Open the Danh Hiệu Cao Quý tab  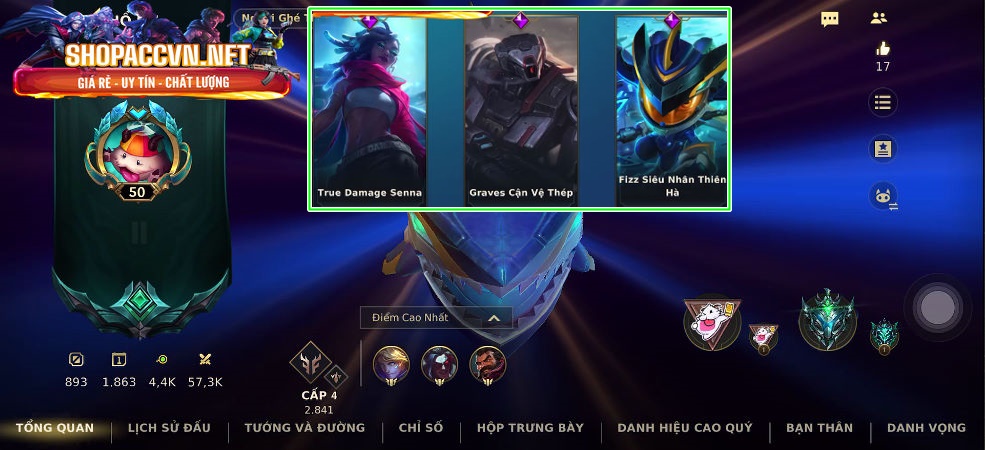(685, 428)
